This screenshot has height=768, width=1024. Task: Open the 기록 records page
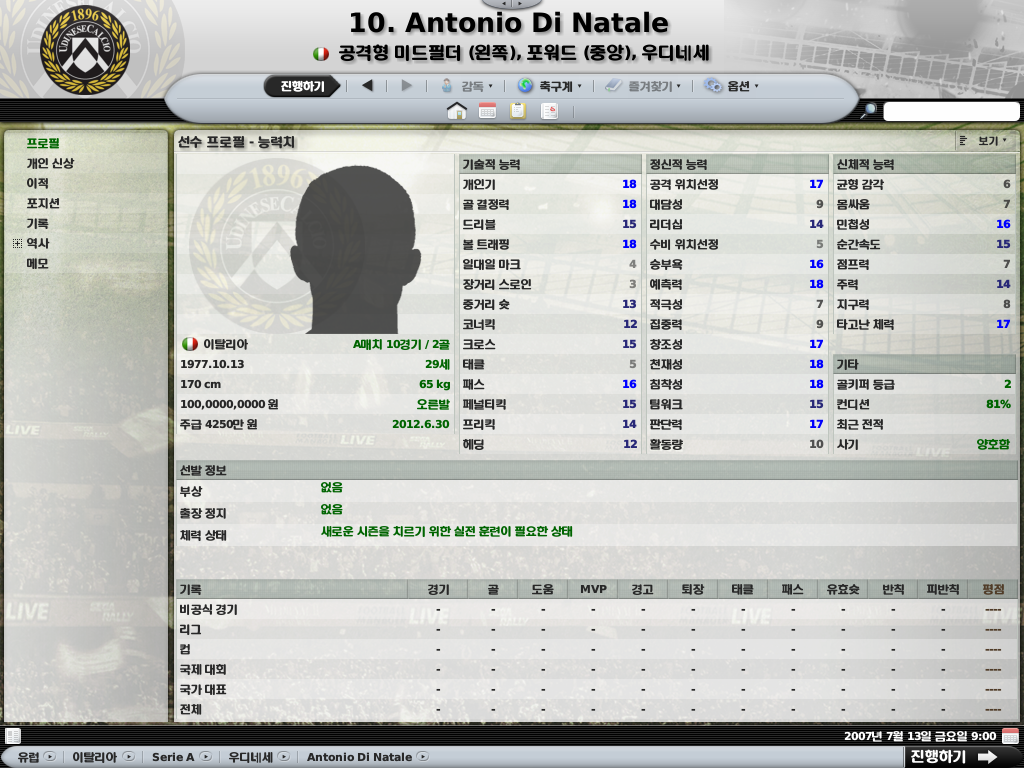[x=37, y=223]
